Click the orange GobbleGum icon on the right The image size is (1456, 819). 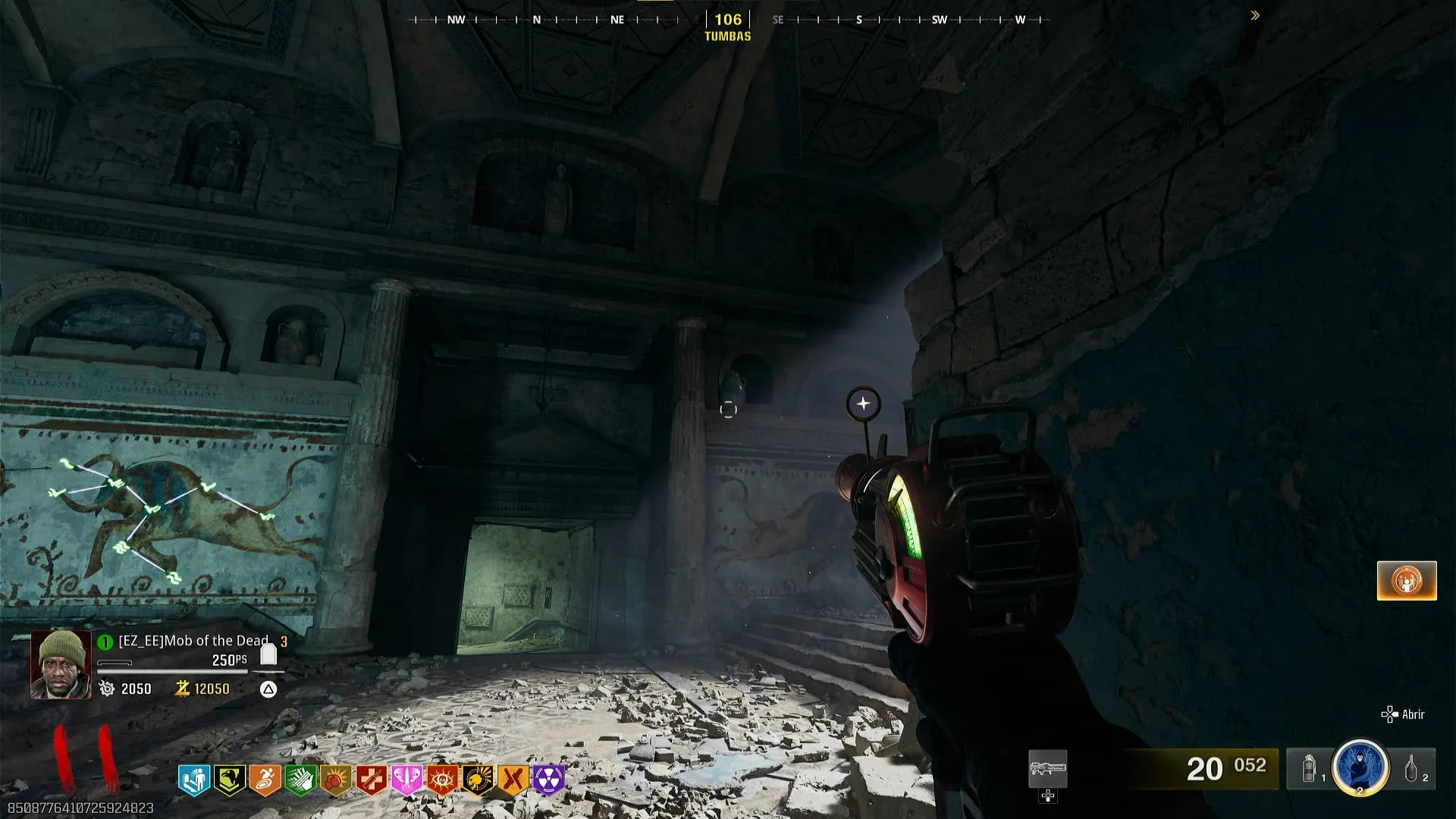coord(1407,581)
